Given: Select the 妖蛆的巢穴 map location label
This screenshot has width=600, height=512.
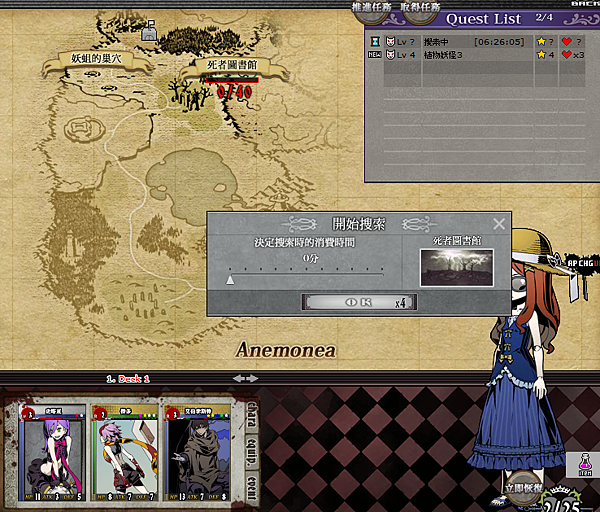Looking at the screenshot, I should (x=95, y=62).
